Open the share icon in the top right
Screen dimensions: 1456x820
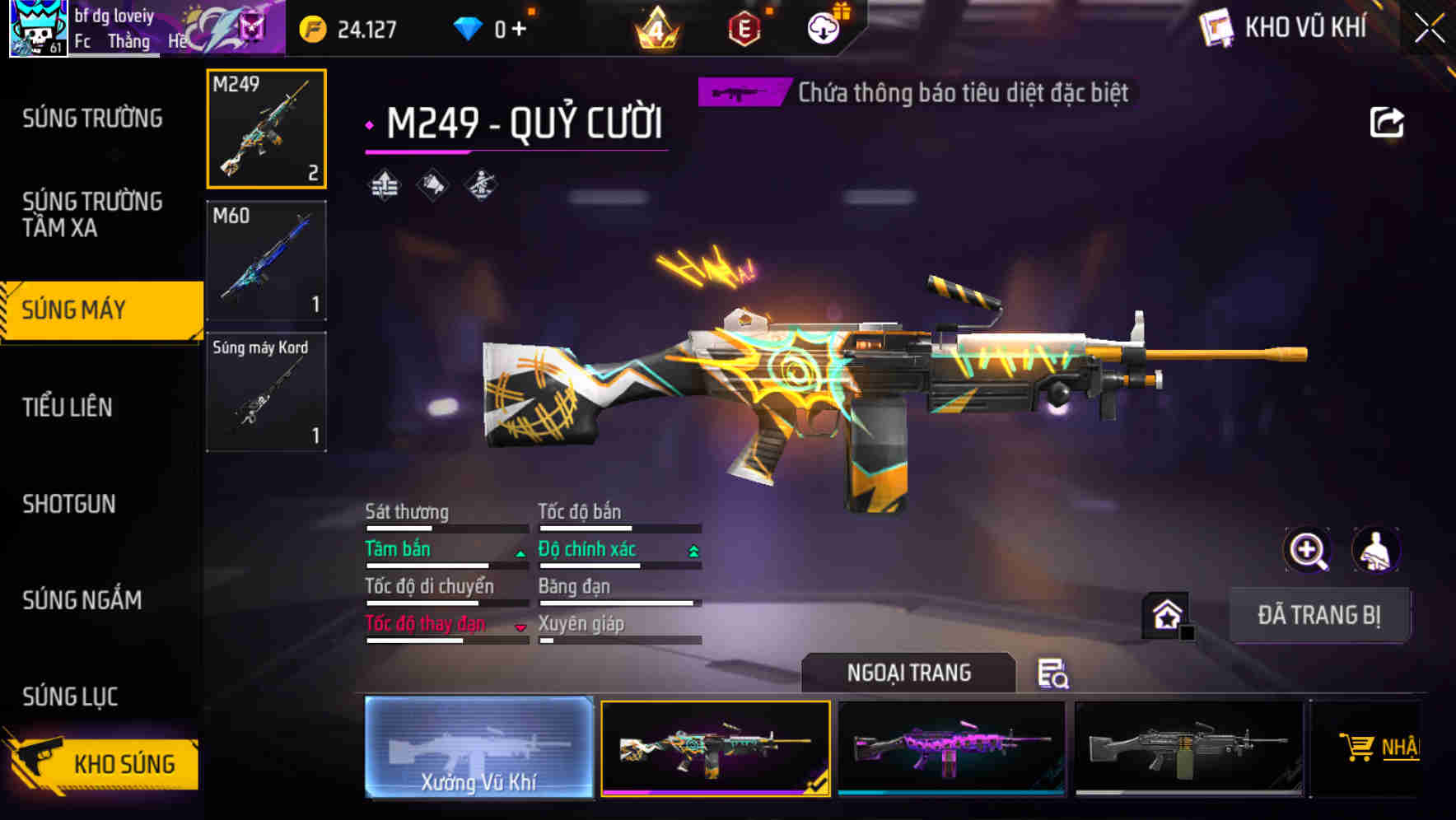(1388, 122)
